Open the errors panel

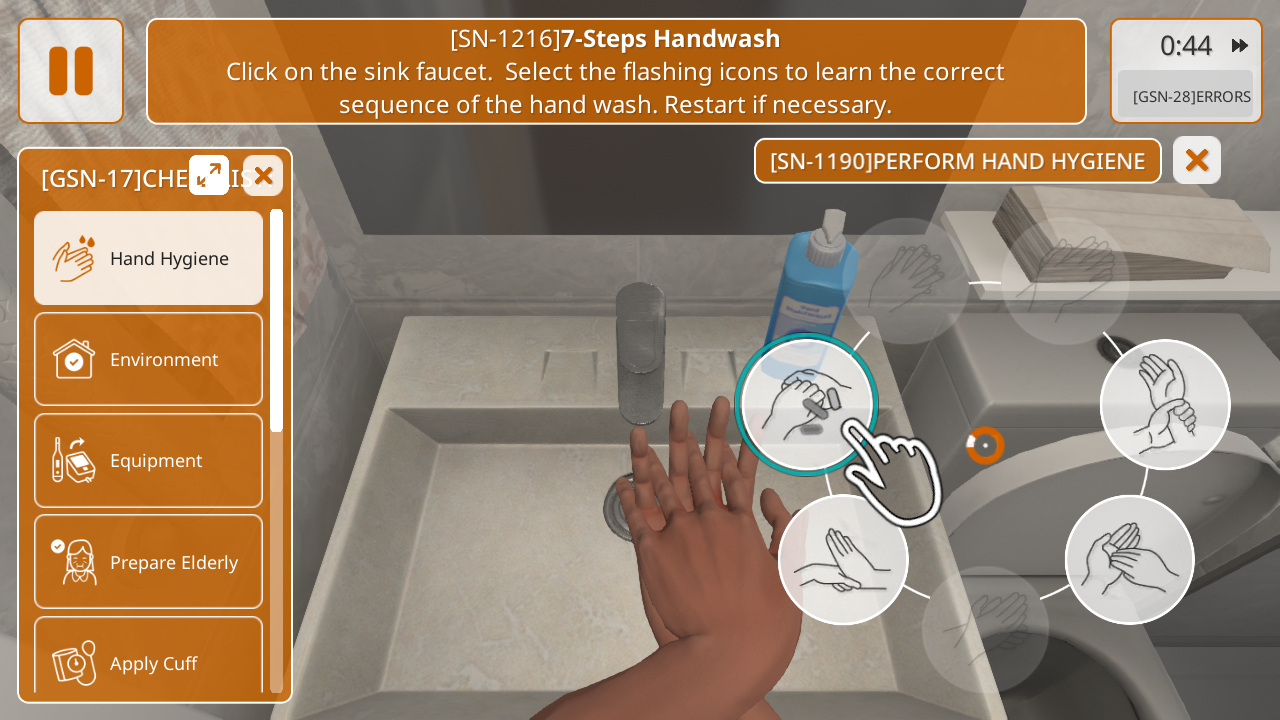[1186, 96]
